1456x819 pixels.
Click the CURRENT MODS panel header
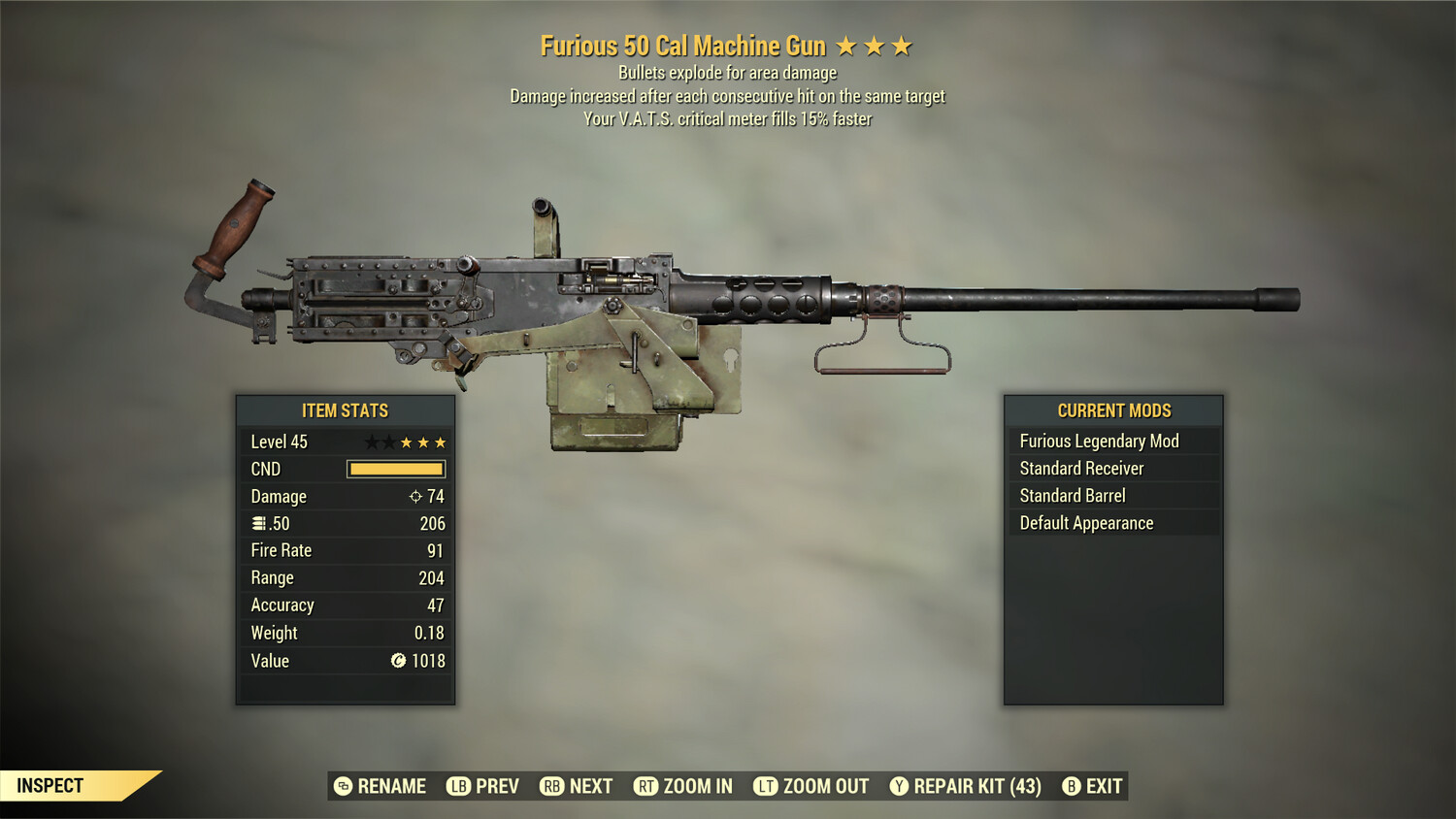(x=1113, y=409)
